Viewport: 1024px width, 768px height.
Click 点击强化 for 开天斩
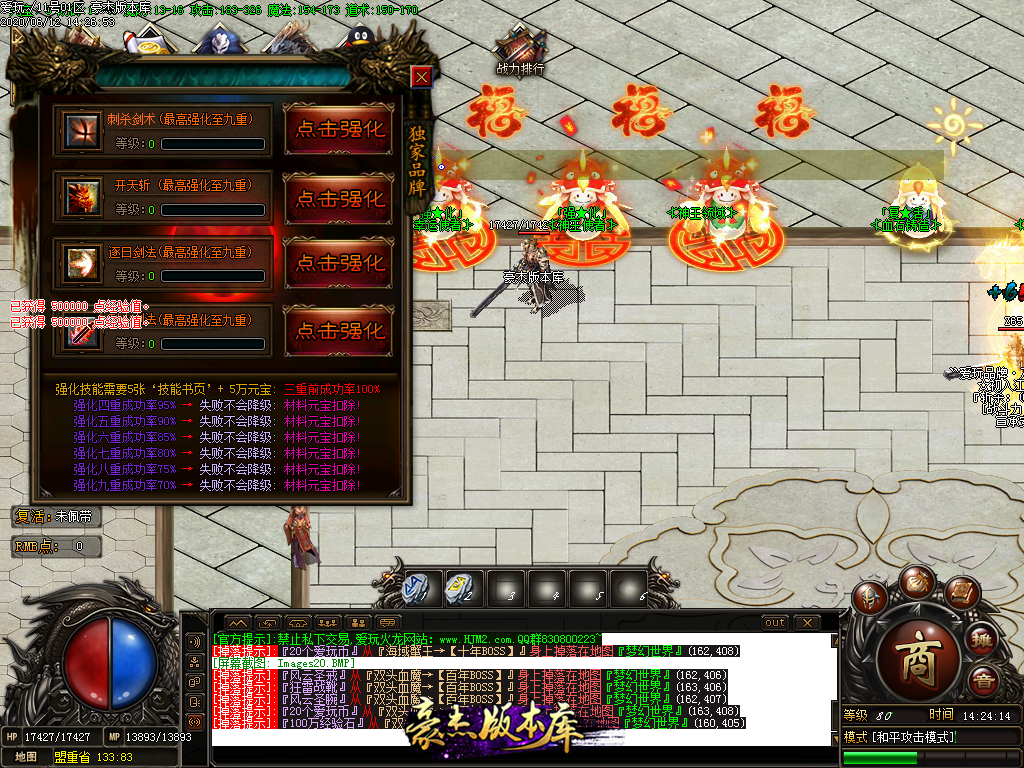pos(339,198)
